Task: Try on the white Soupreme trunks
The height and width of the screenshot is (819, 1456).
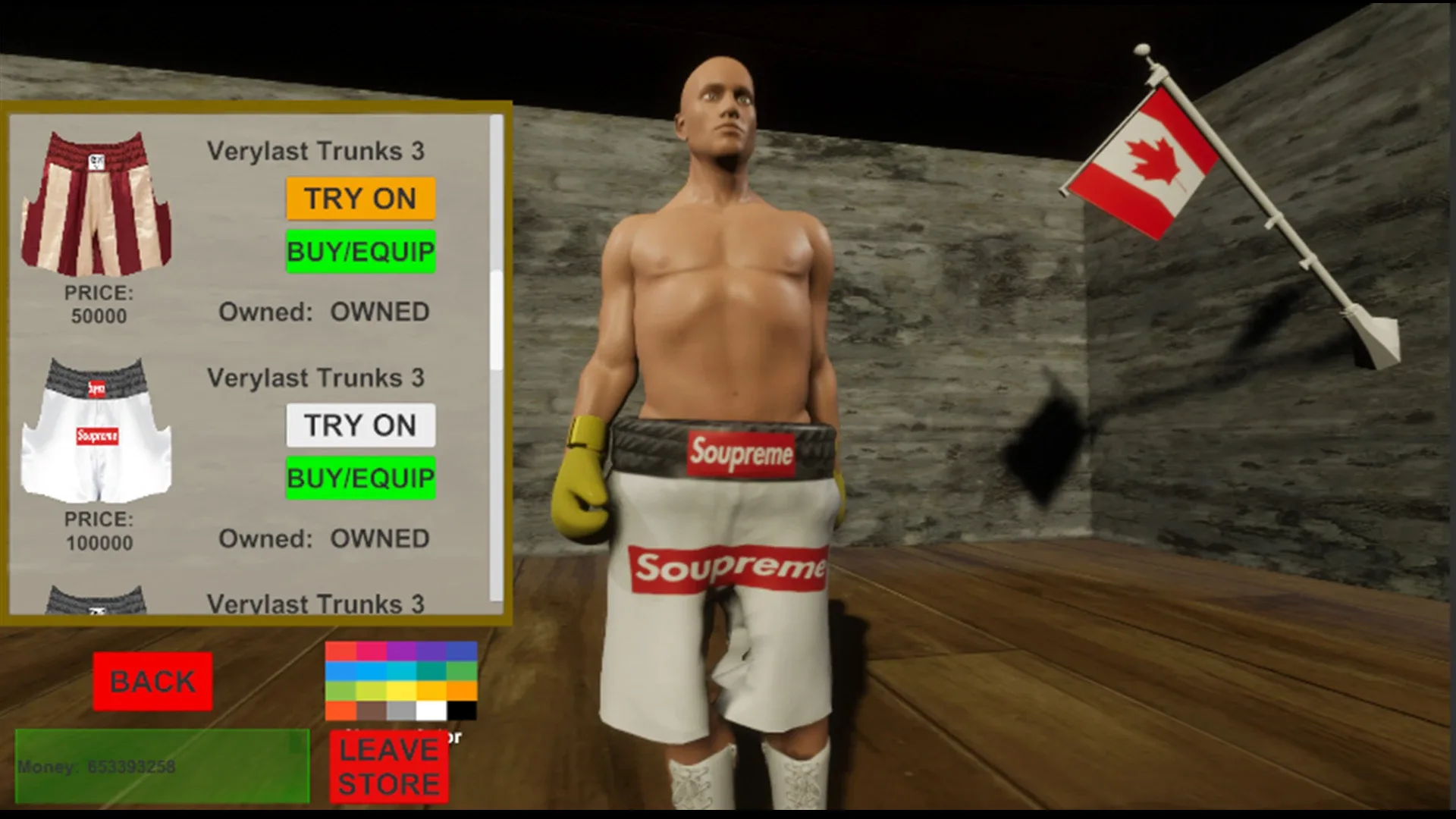Action: pos(360,425)
